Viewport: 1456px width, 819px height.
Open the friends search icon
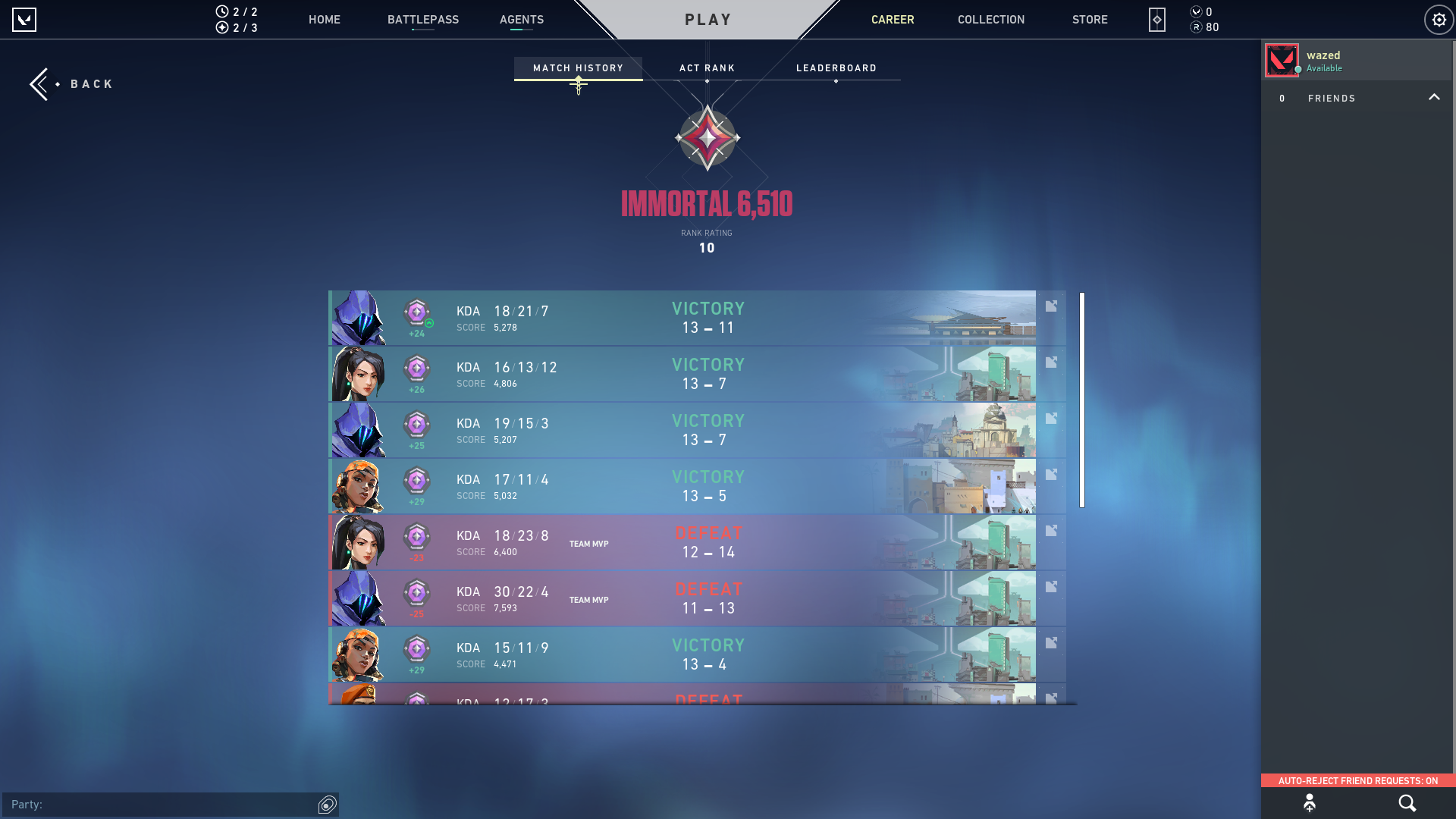tap(1407, 802)
